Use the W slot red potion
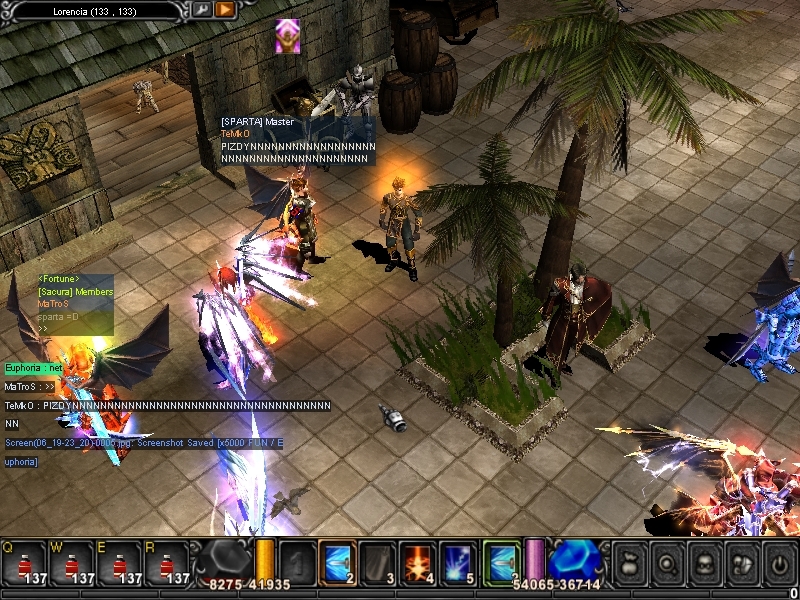The width and height of the screenshot is (800, 600). [72, 564]
